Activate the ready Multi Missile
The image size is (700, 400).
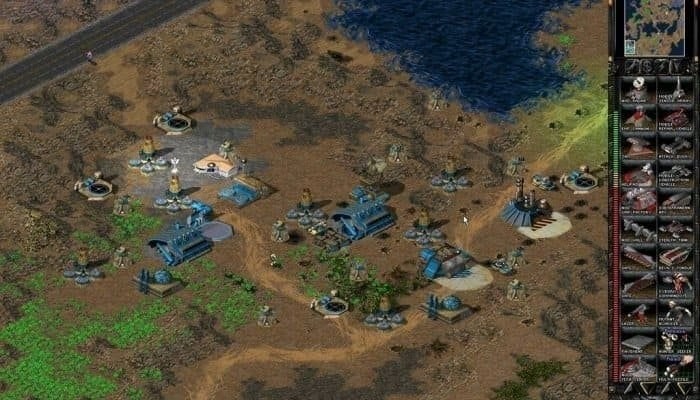click(675, 372)
